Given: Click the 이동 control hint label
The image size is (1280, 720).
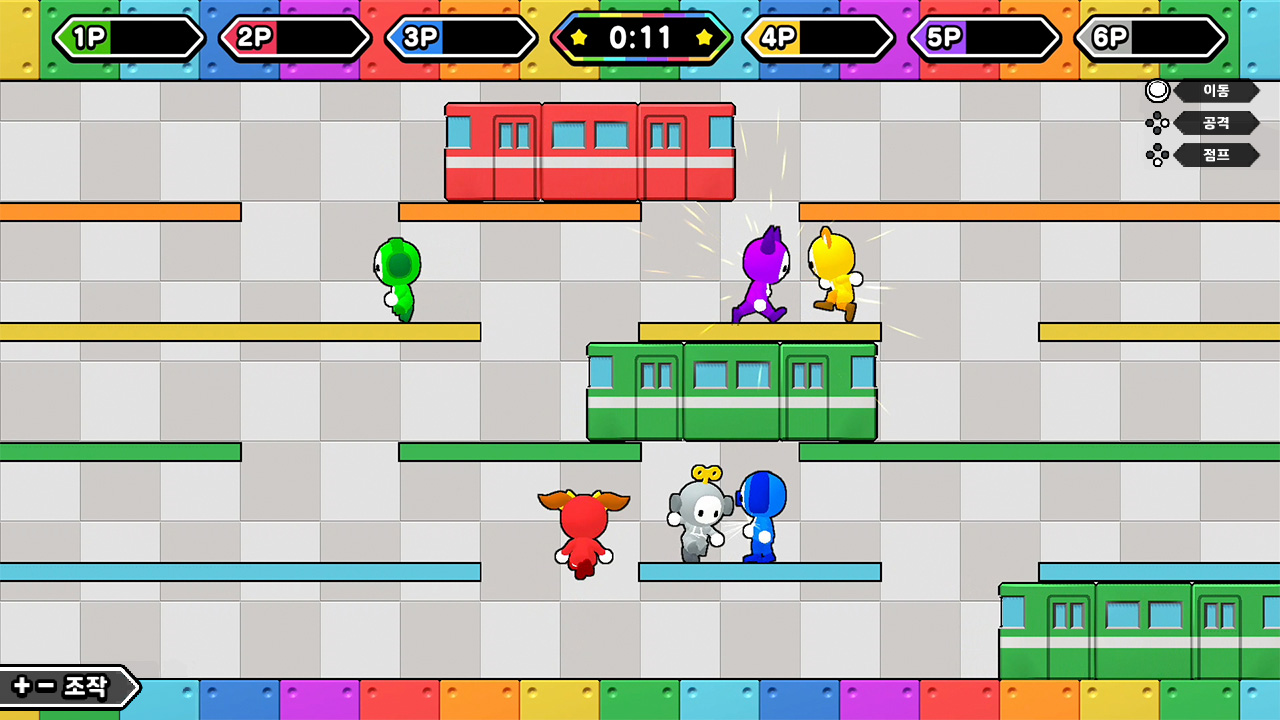Looking at the screenshot, I should pyautogui.click(x=1218, y=91).
